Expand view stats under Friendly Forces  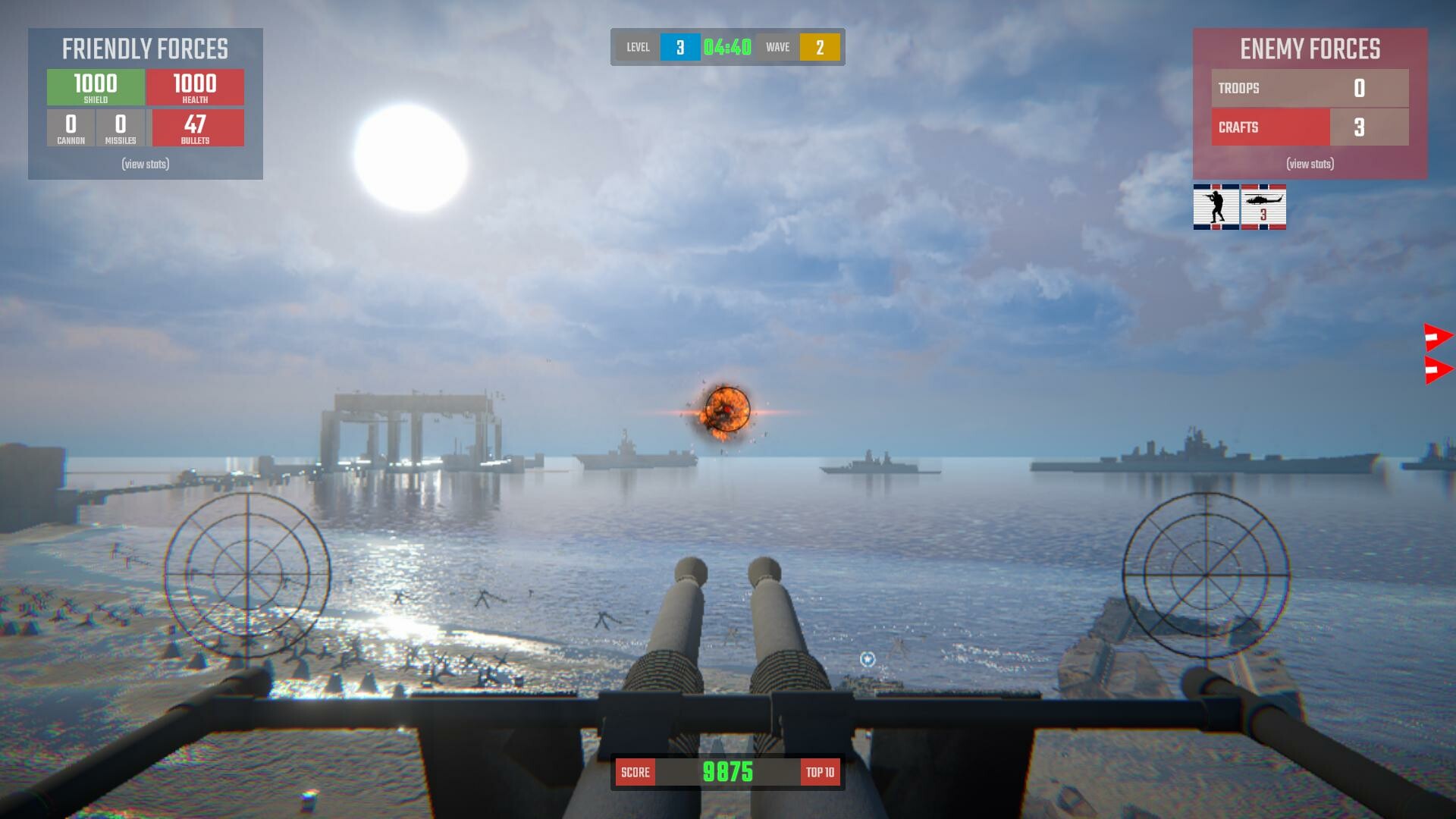click(145, 164)
